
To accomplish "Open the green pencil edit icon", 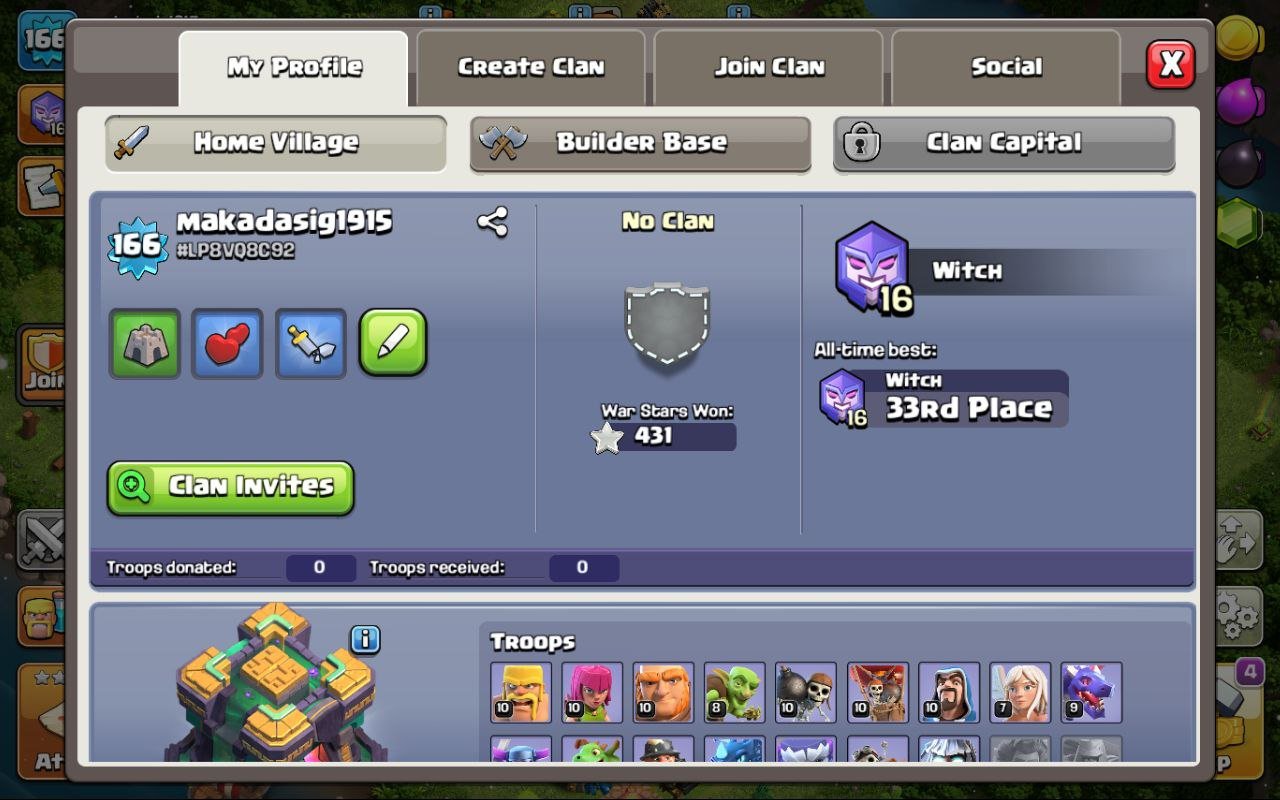I will 392,342.
